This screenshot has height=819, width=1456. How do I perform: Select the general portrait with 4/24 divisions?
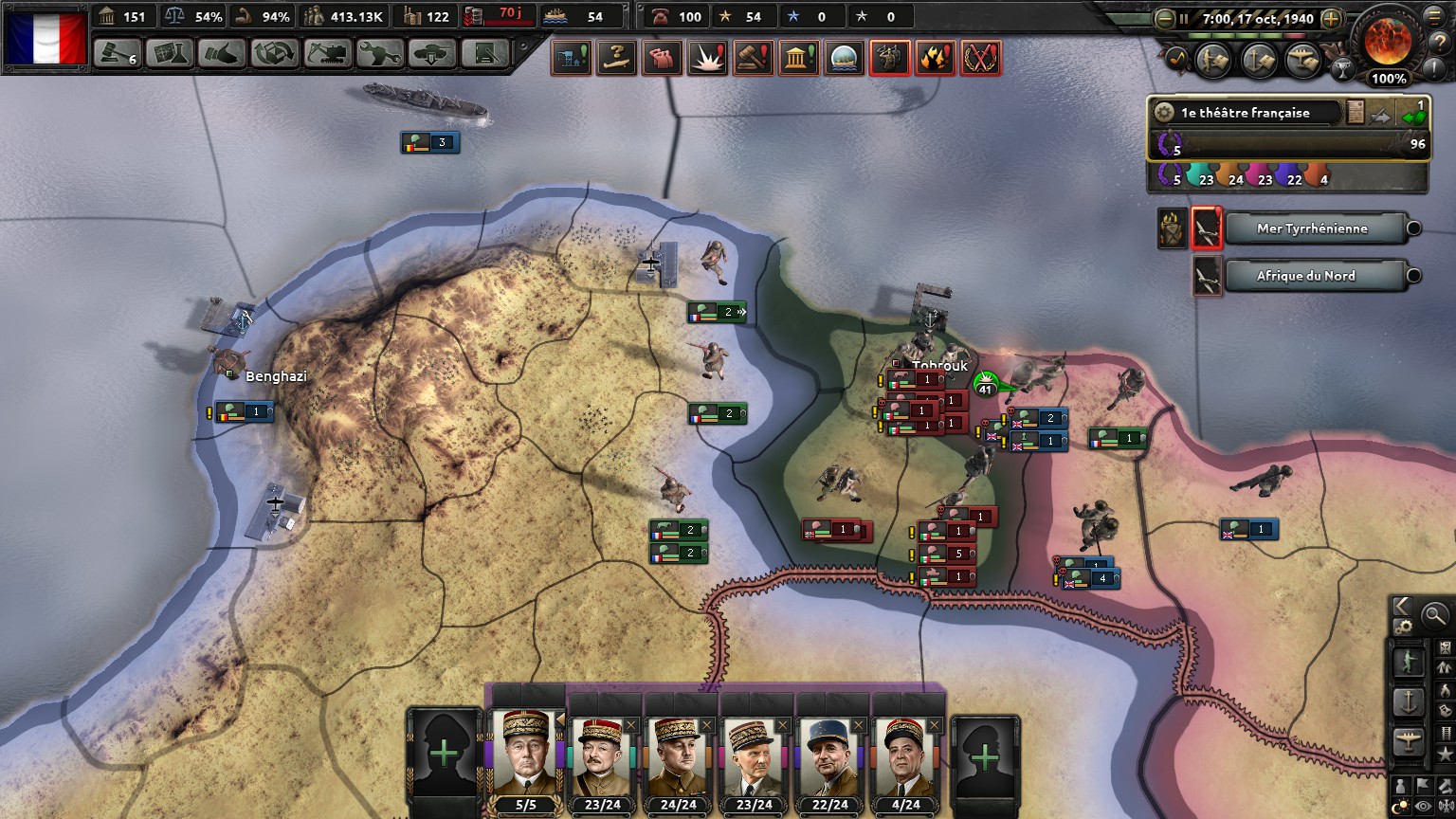(905, 757)
